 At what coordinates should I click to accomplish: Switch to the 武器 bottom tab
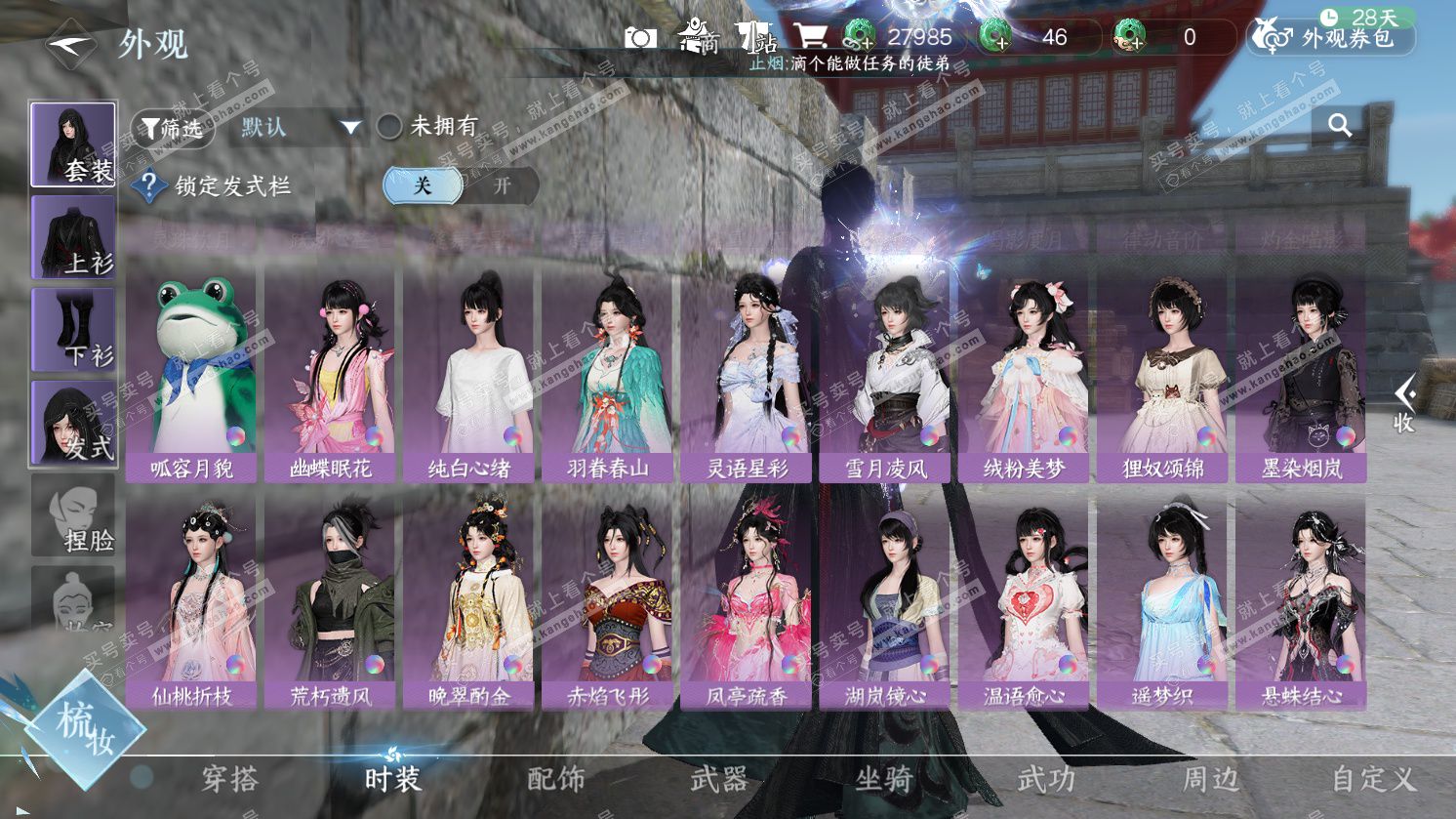click(x=719, y=779)
